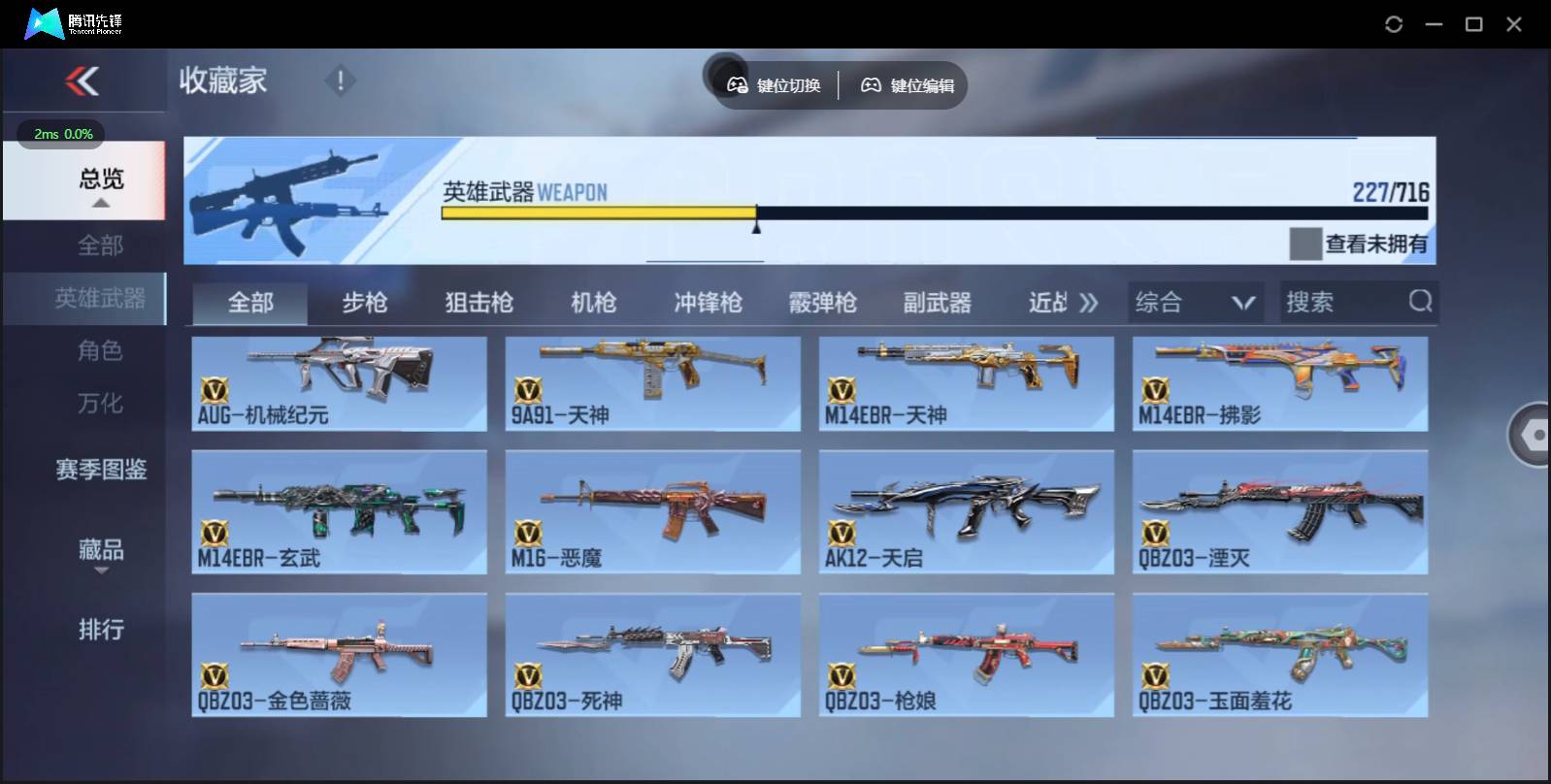
Task: Click the 2ms 0.0% latency indicator
Action: (x=62, y=135)
